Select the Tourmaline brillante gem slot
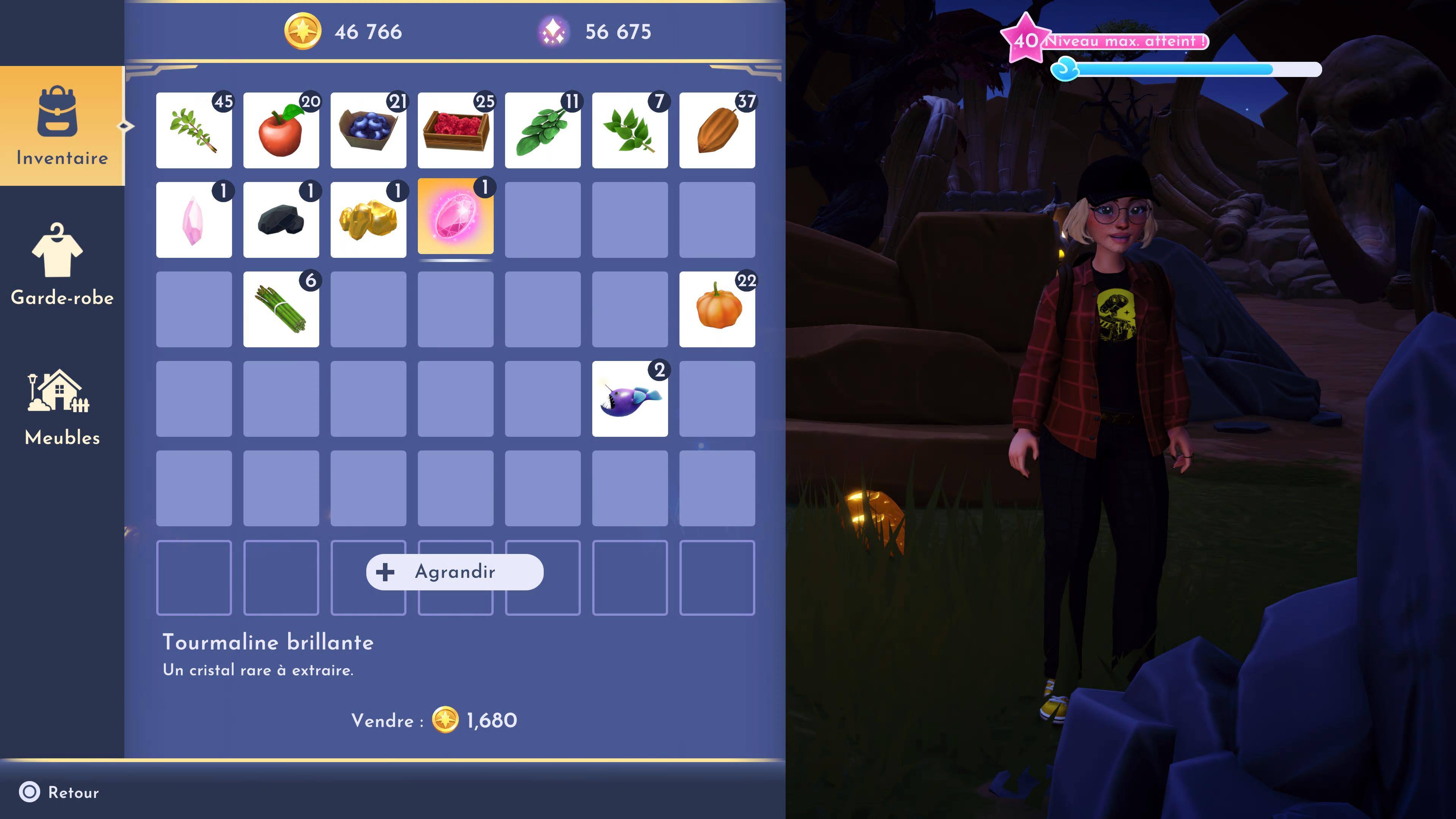Screen dimensions: 1456x819 [455, 218]
